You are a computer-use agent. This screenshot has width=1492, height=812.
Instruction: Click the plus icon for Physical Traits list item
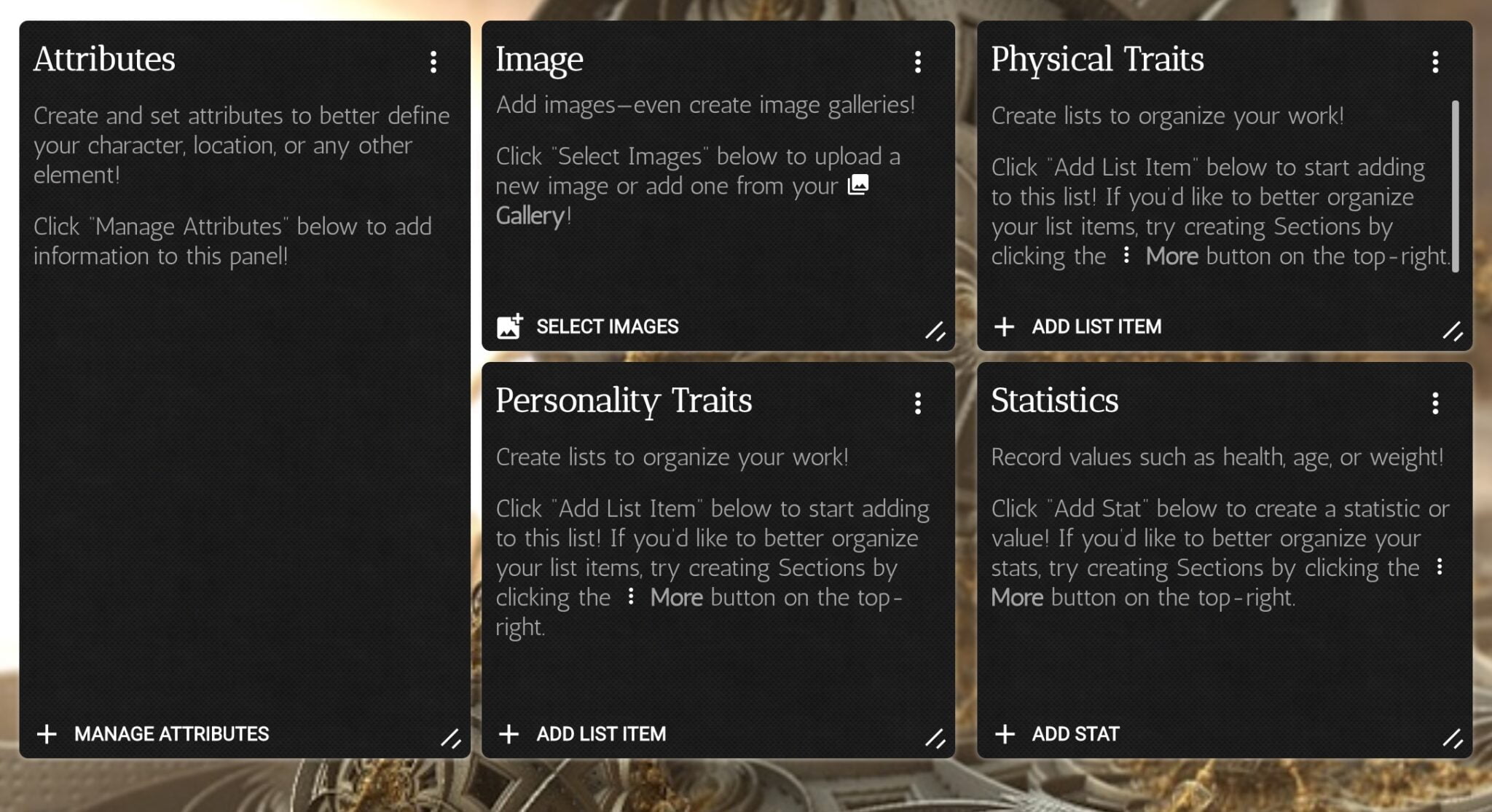(x=1006, y=327)
